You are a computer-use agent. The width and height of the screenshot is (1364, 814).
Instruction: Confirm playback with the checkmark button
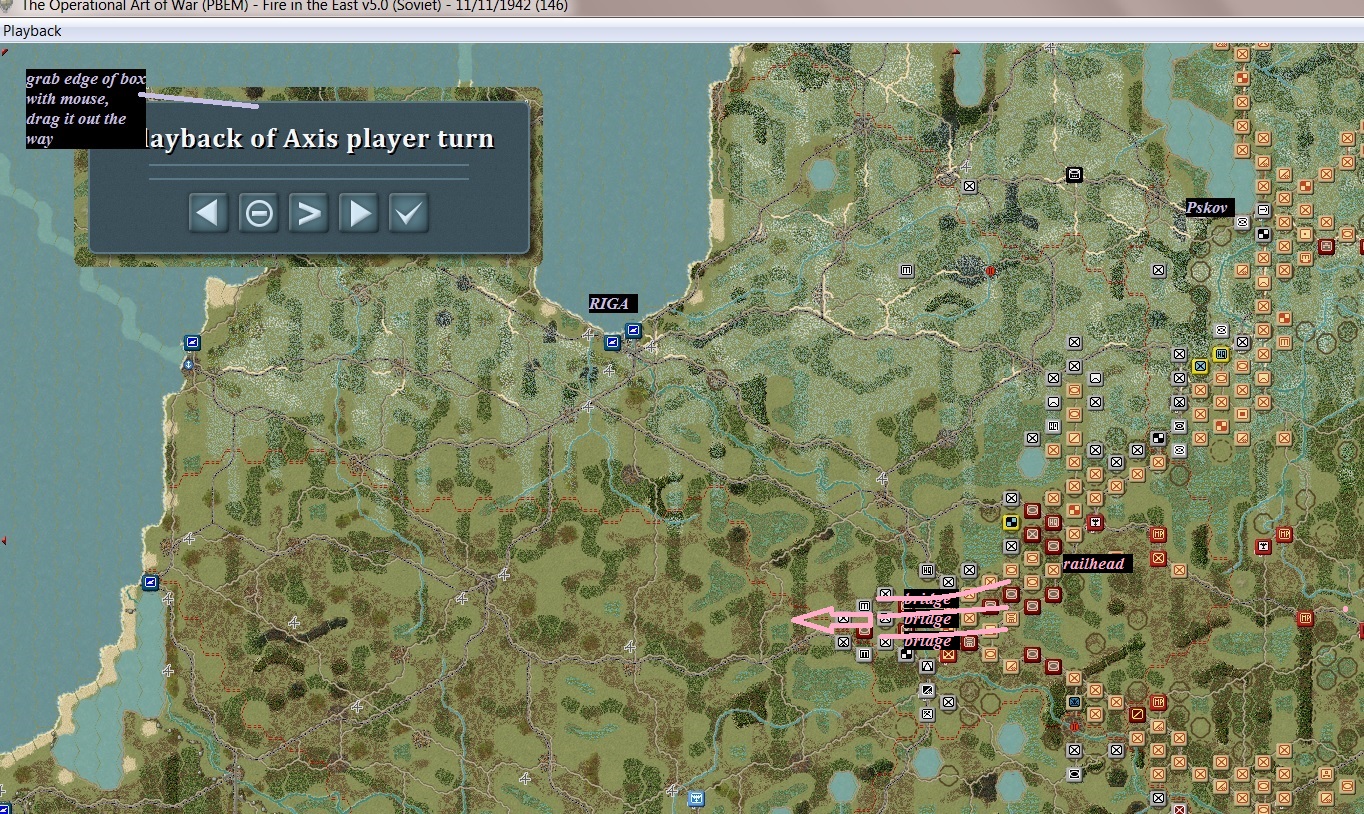coord(408,212)
